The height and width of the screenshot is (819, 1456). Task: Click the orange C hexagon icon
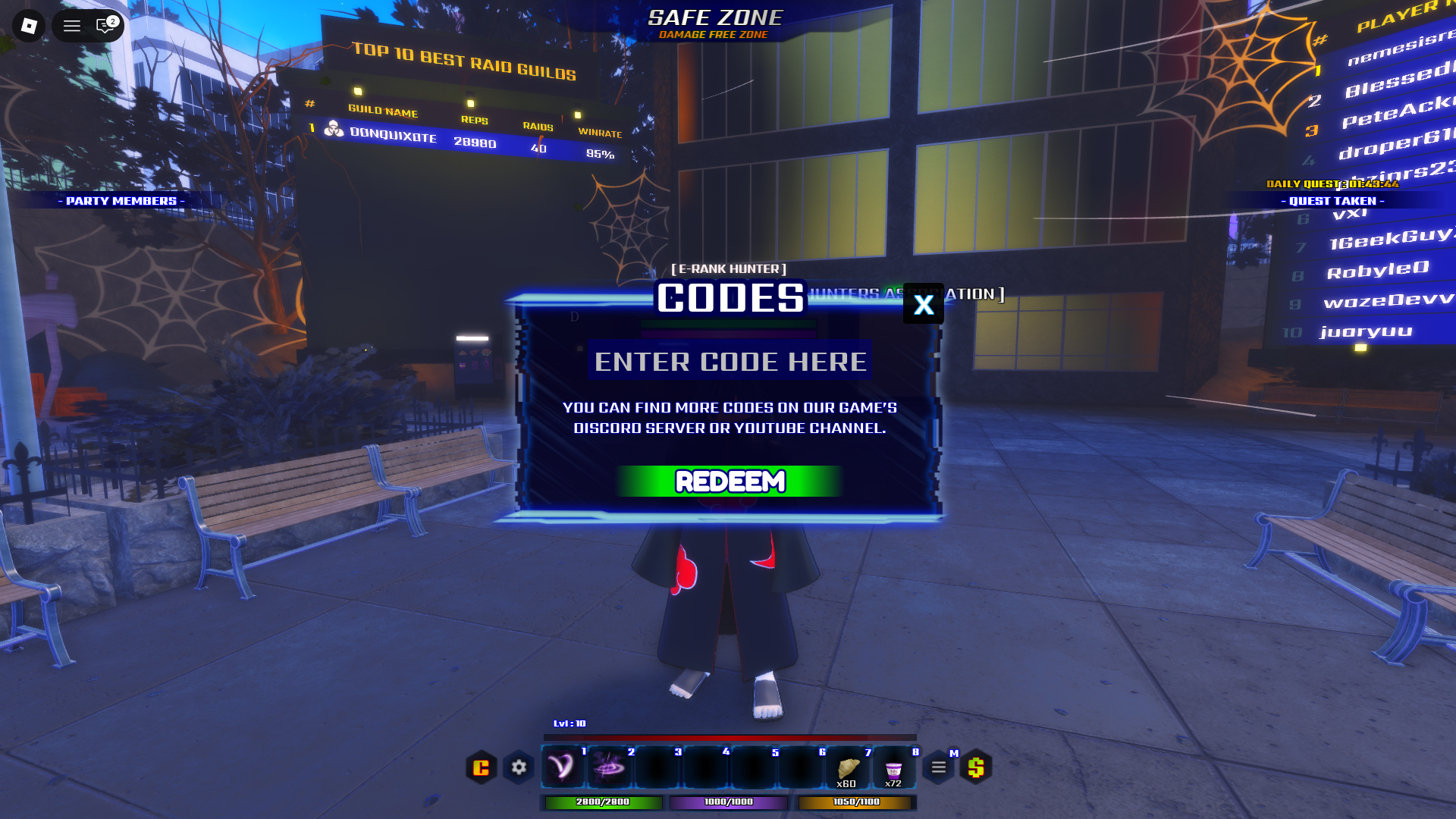(x=480, y=767)
